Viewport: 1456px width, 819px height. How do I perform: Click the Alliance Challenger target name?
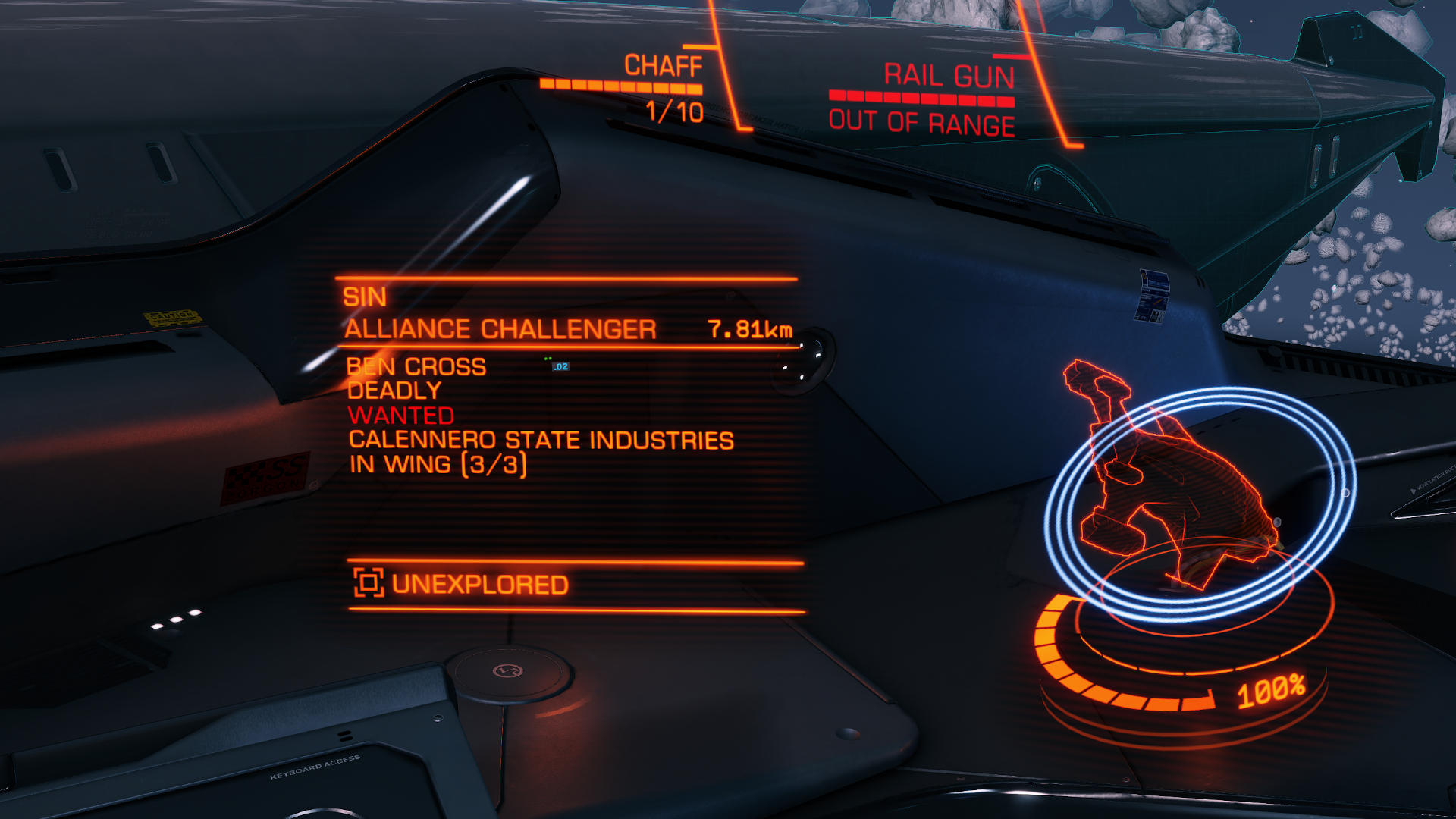click(x=500, y=330)
